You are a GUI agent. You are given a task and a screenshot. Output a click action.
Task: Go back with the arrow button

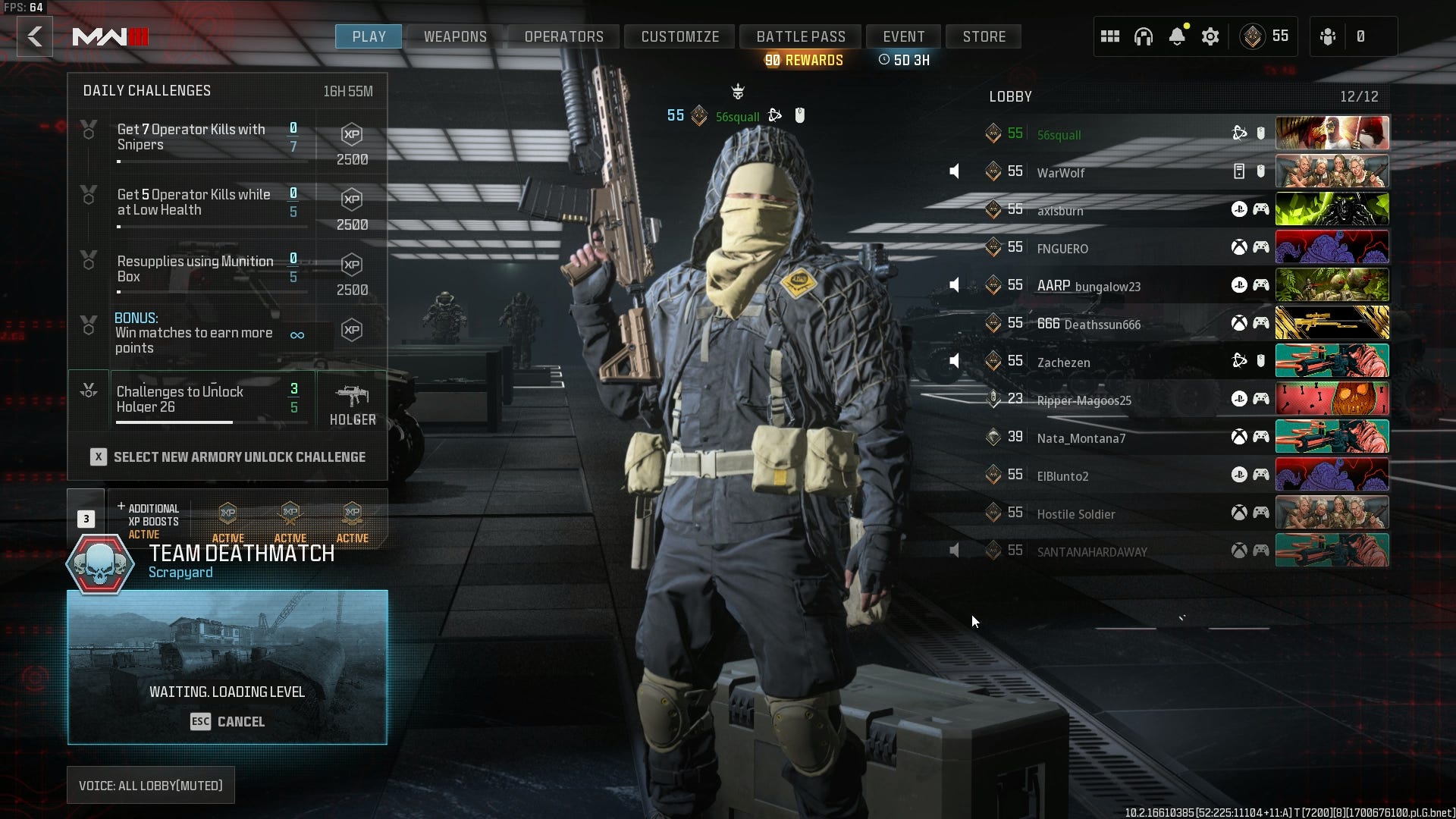coord(35,36)
